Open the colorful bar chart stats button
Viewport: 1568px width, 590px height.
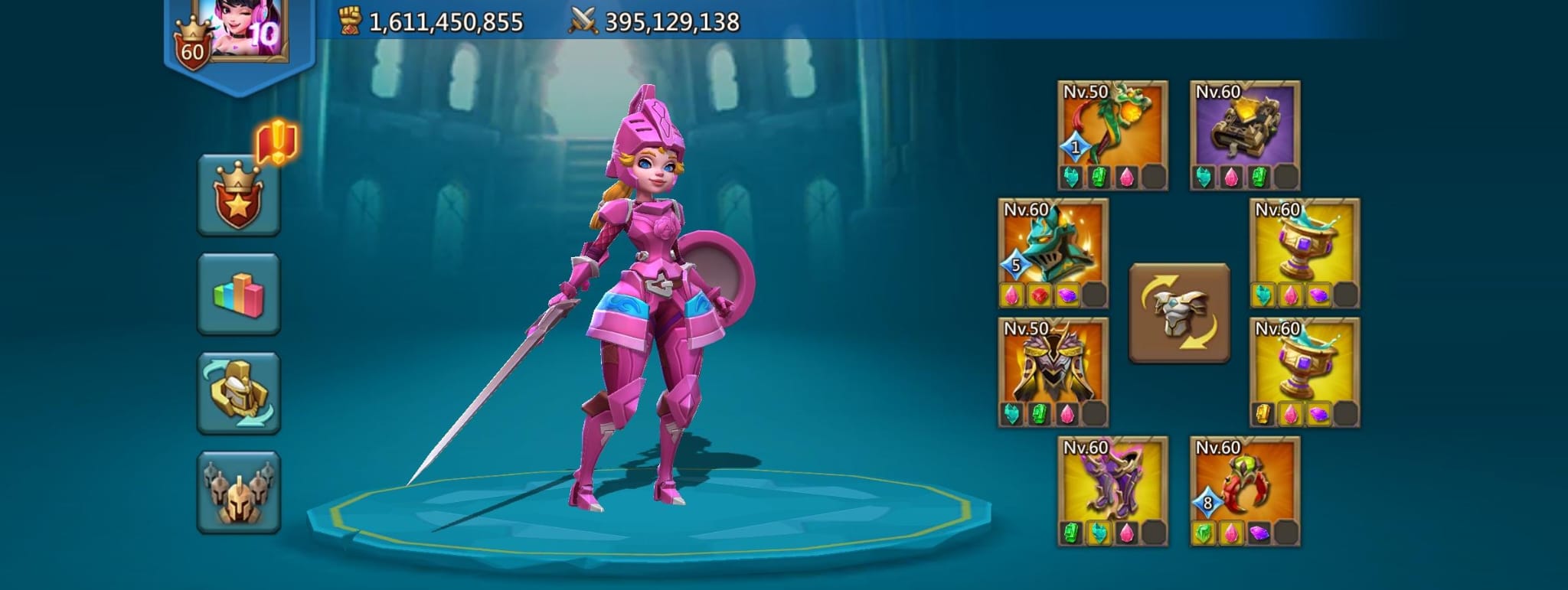(239, 295)
